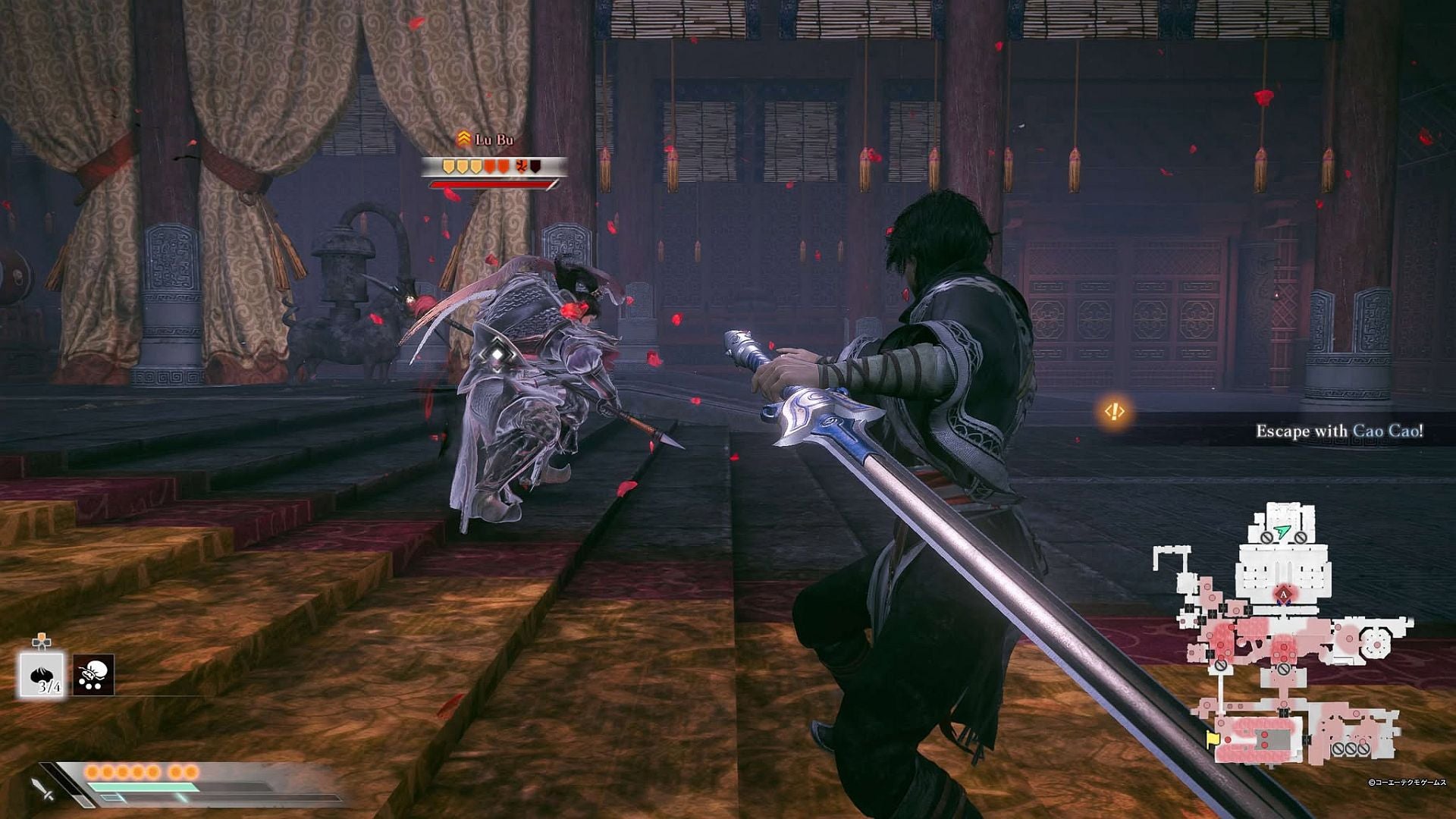Select the dumpling item showing 3/4 uses
Image resolution: width=1456 pixels, height=819 pixels.
click(x=42, y=675)
